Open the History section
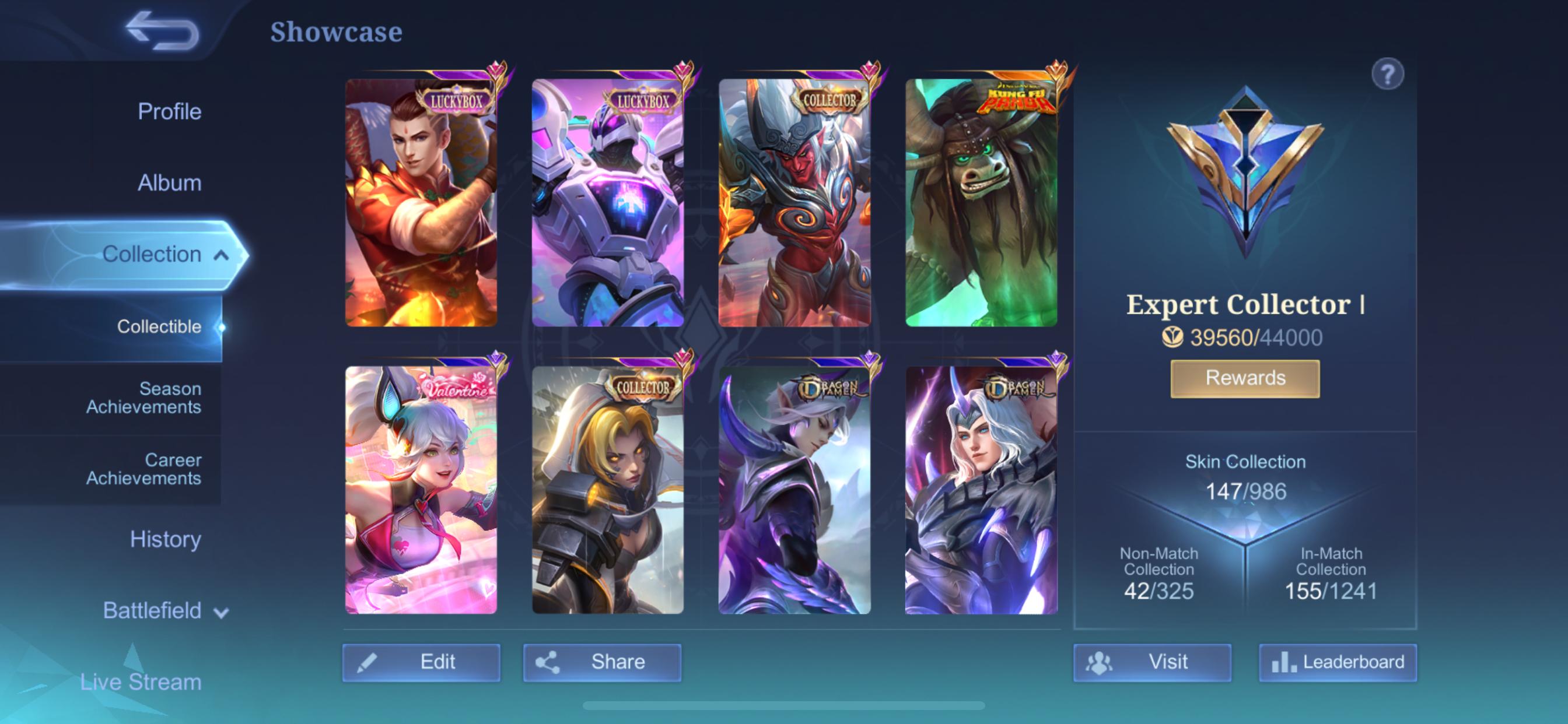 pos(166,539)
